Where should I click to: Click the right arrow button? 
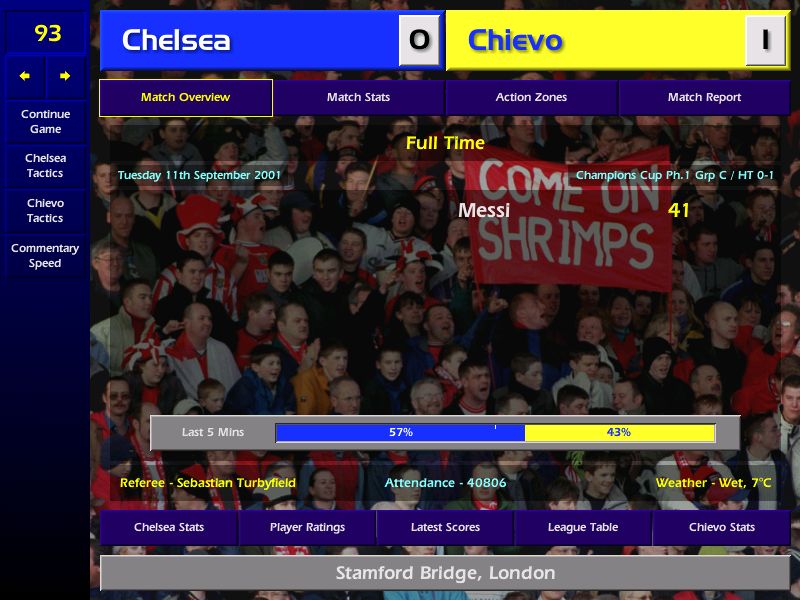(65, 76)
